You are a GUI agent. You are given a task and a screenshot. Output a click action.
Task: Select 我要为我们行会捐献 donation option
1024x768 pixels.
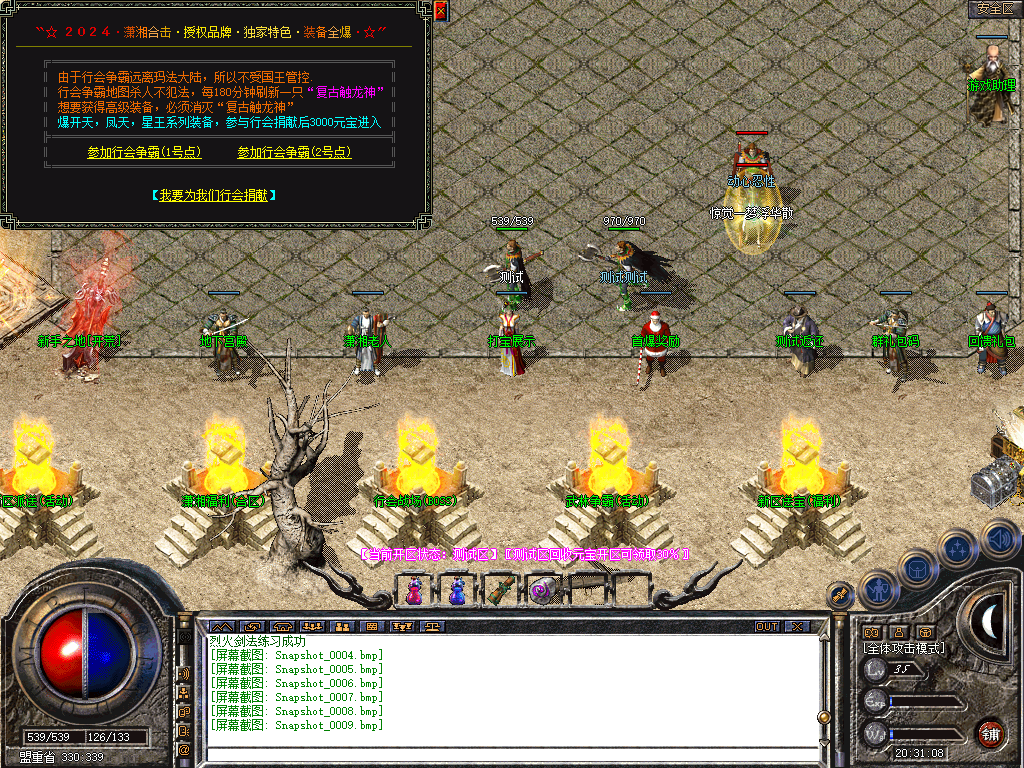[214, 195]
